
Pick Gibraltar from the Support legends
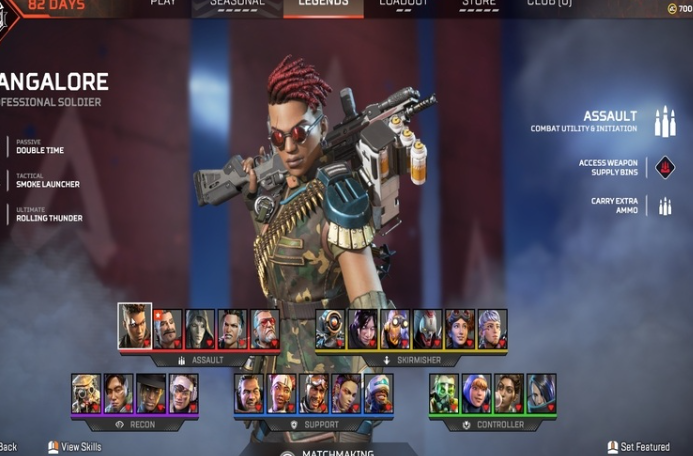coord(249,394)
